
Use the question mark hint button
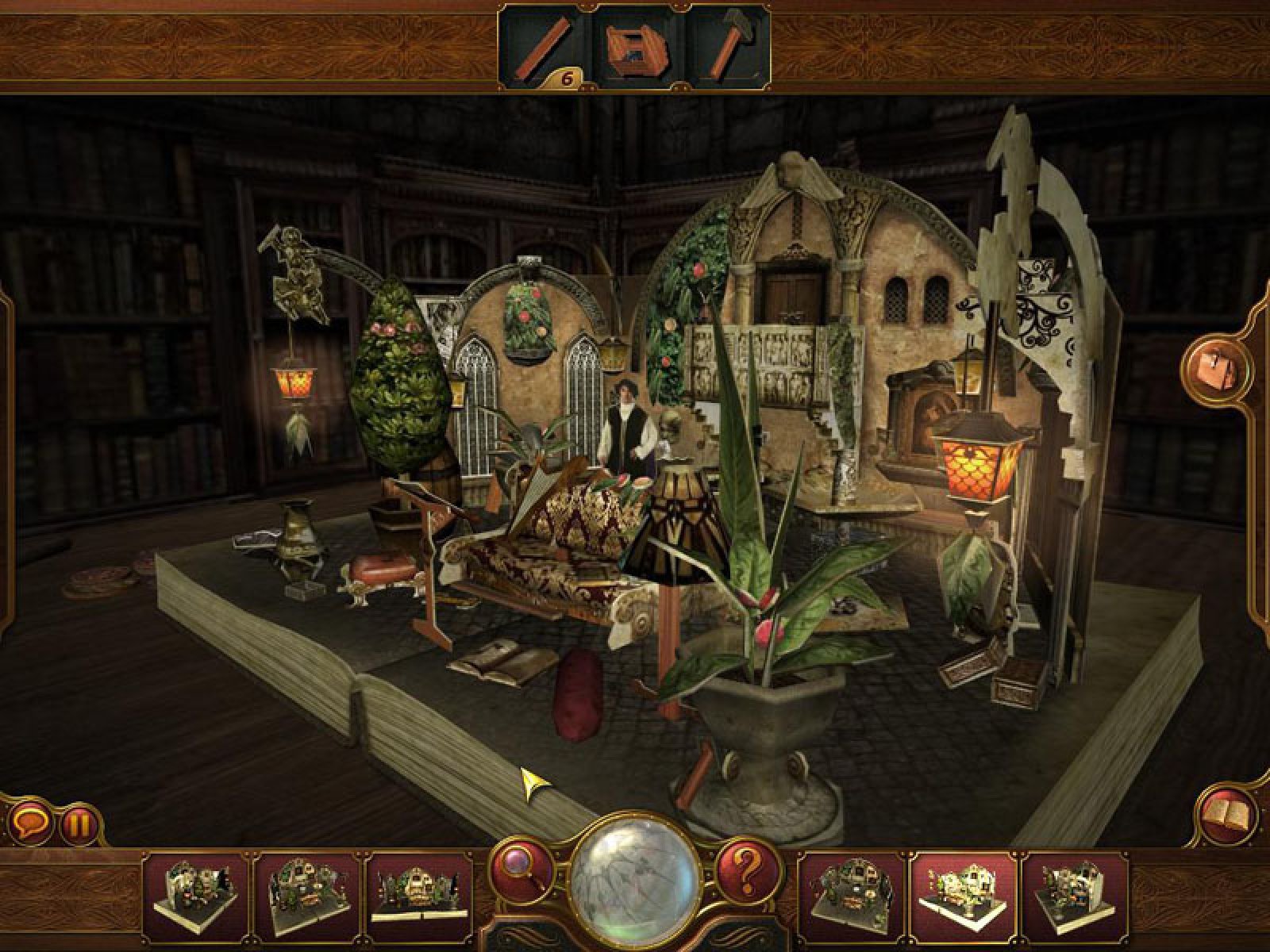(x=746, y=871)
